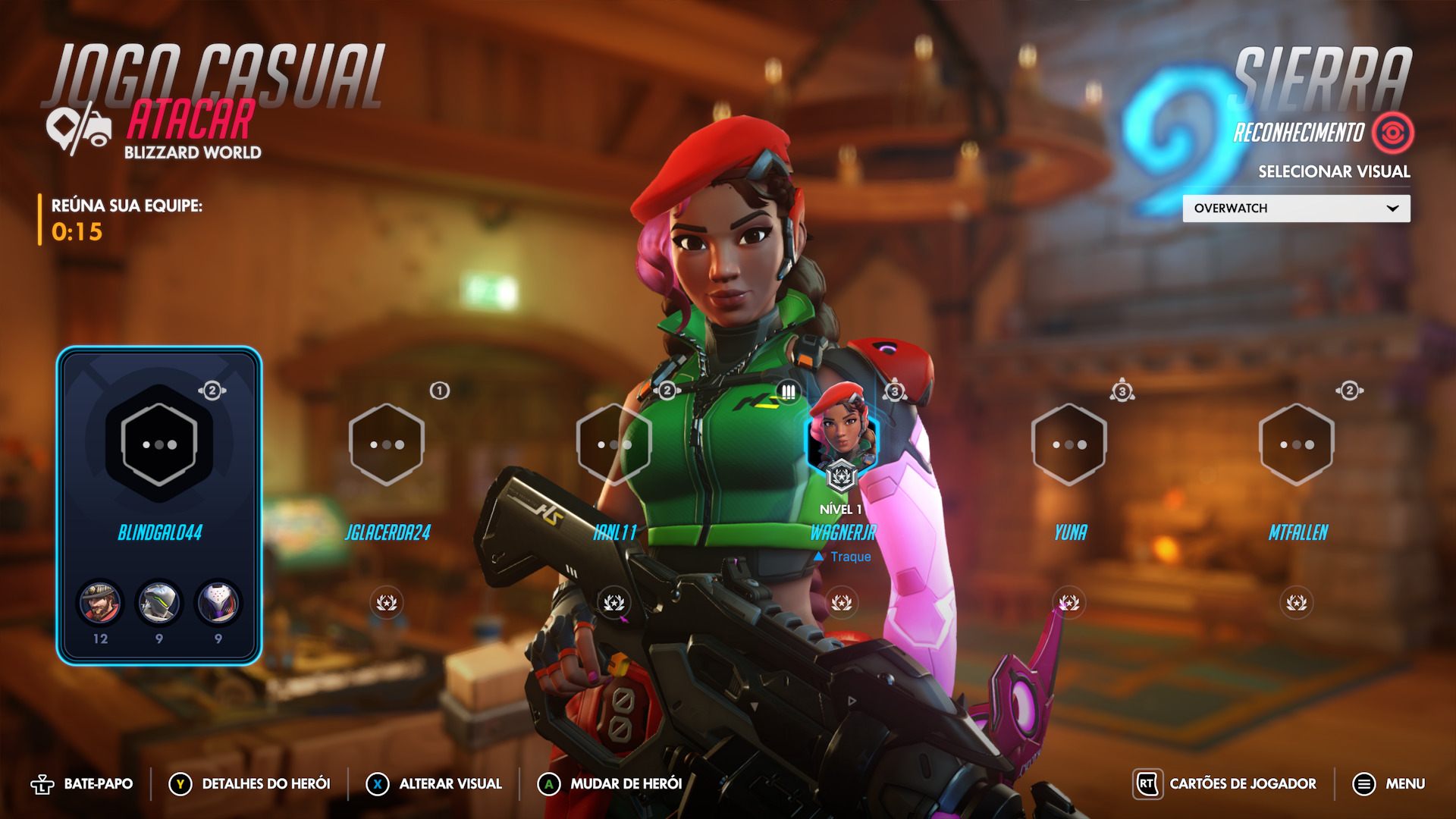The width and height of the screenshot is (1456, 819).
Task: Select YUNA's player slot
Action: [1068, 444]
